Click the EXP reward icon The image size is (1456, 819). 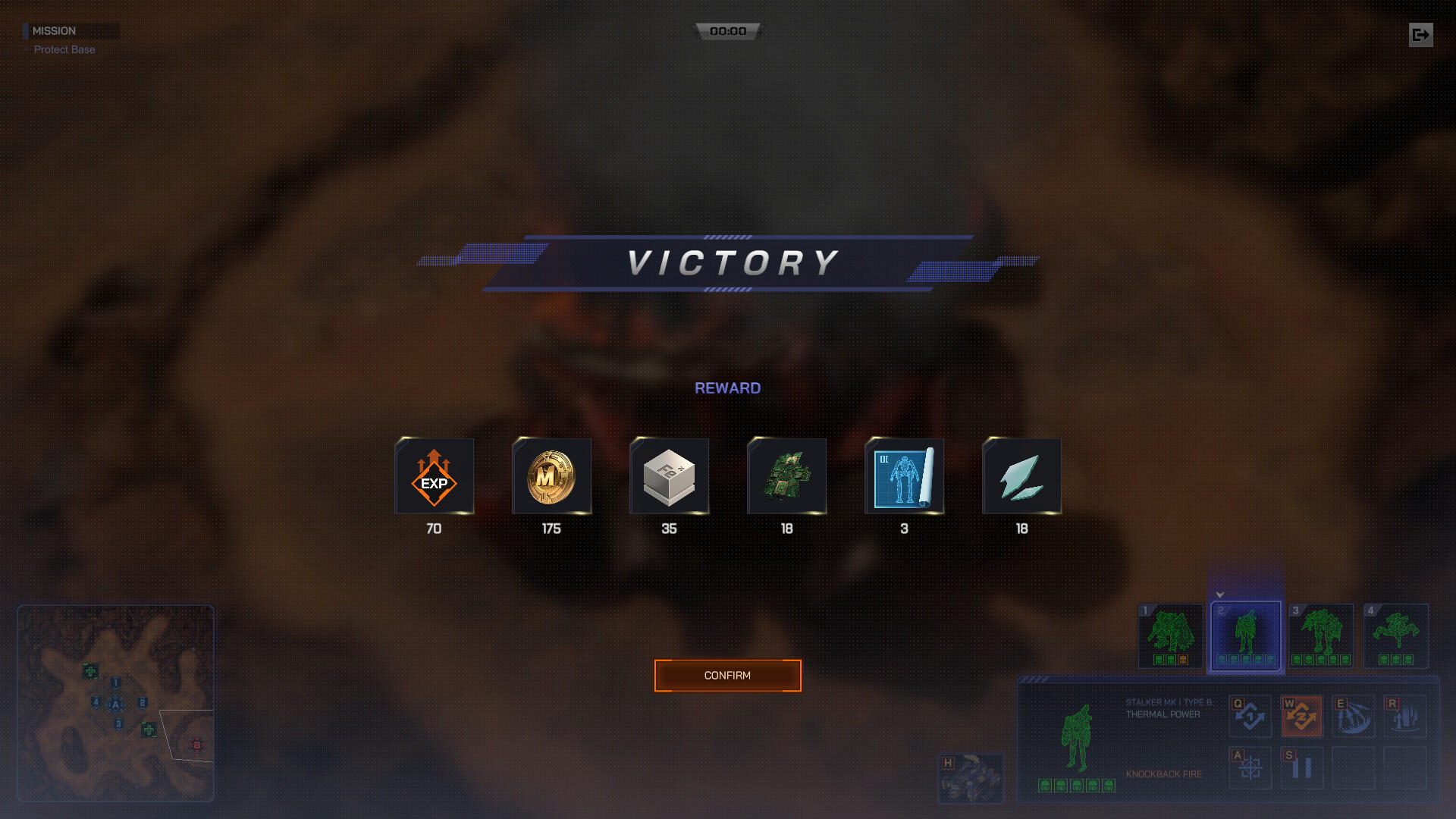(434, 476)
